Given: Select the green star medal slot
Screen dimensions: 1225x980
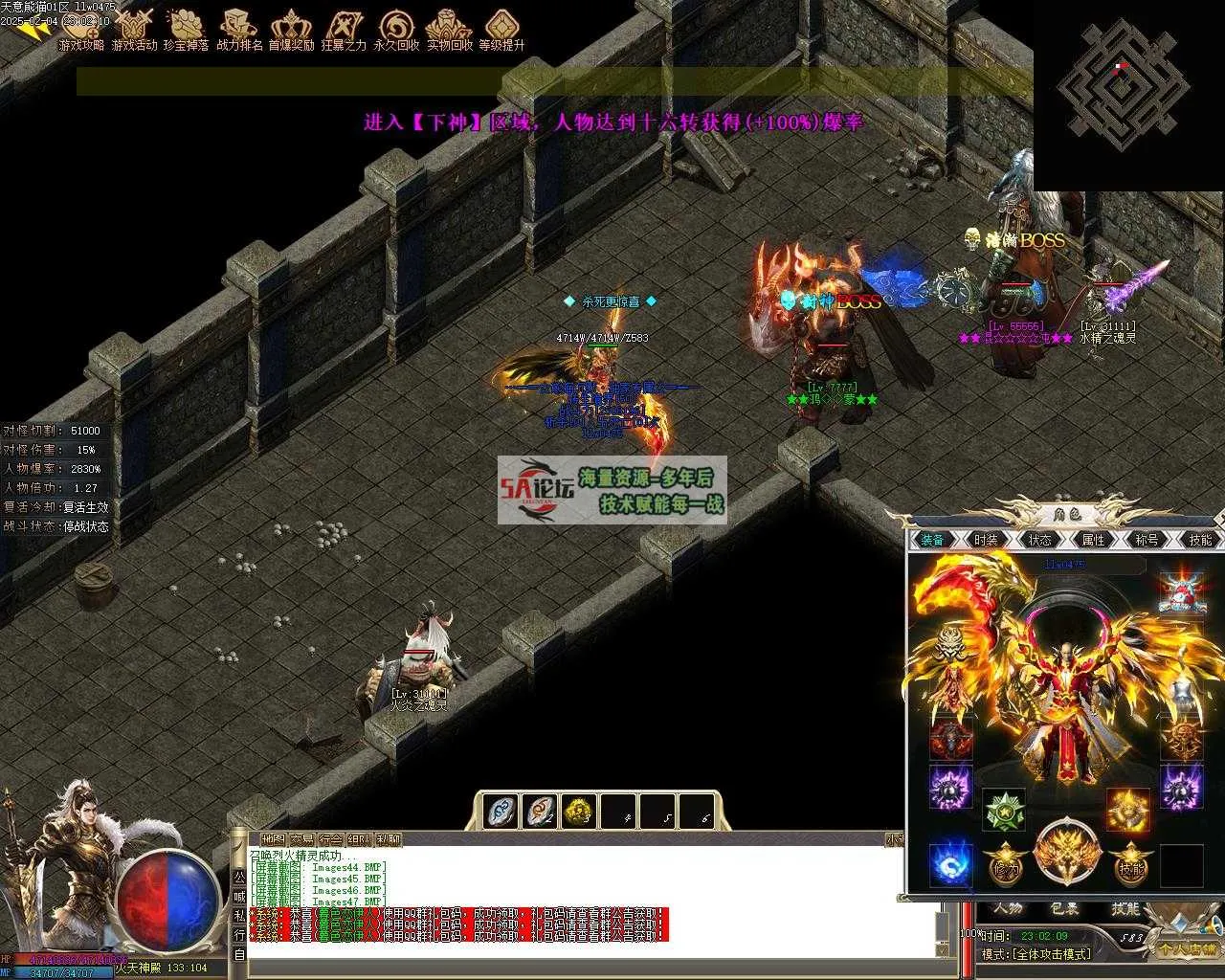Looking at the screenshot, I should (x=1004, y=810).
